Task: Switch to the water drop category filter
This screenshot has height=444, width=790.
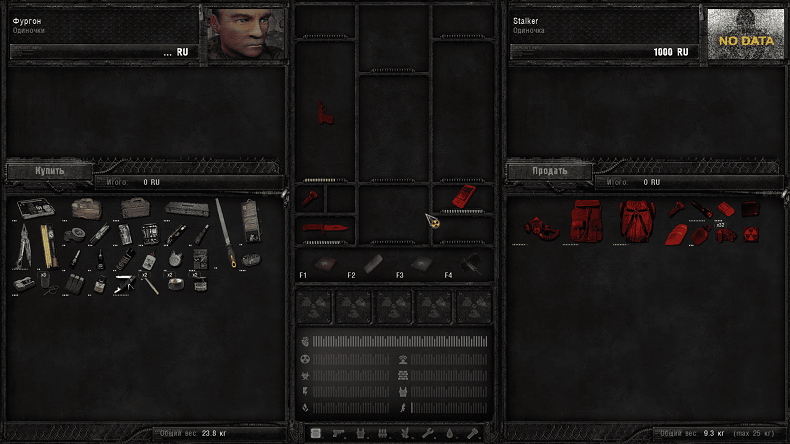Action: click(x=451, y=433)
